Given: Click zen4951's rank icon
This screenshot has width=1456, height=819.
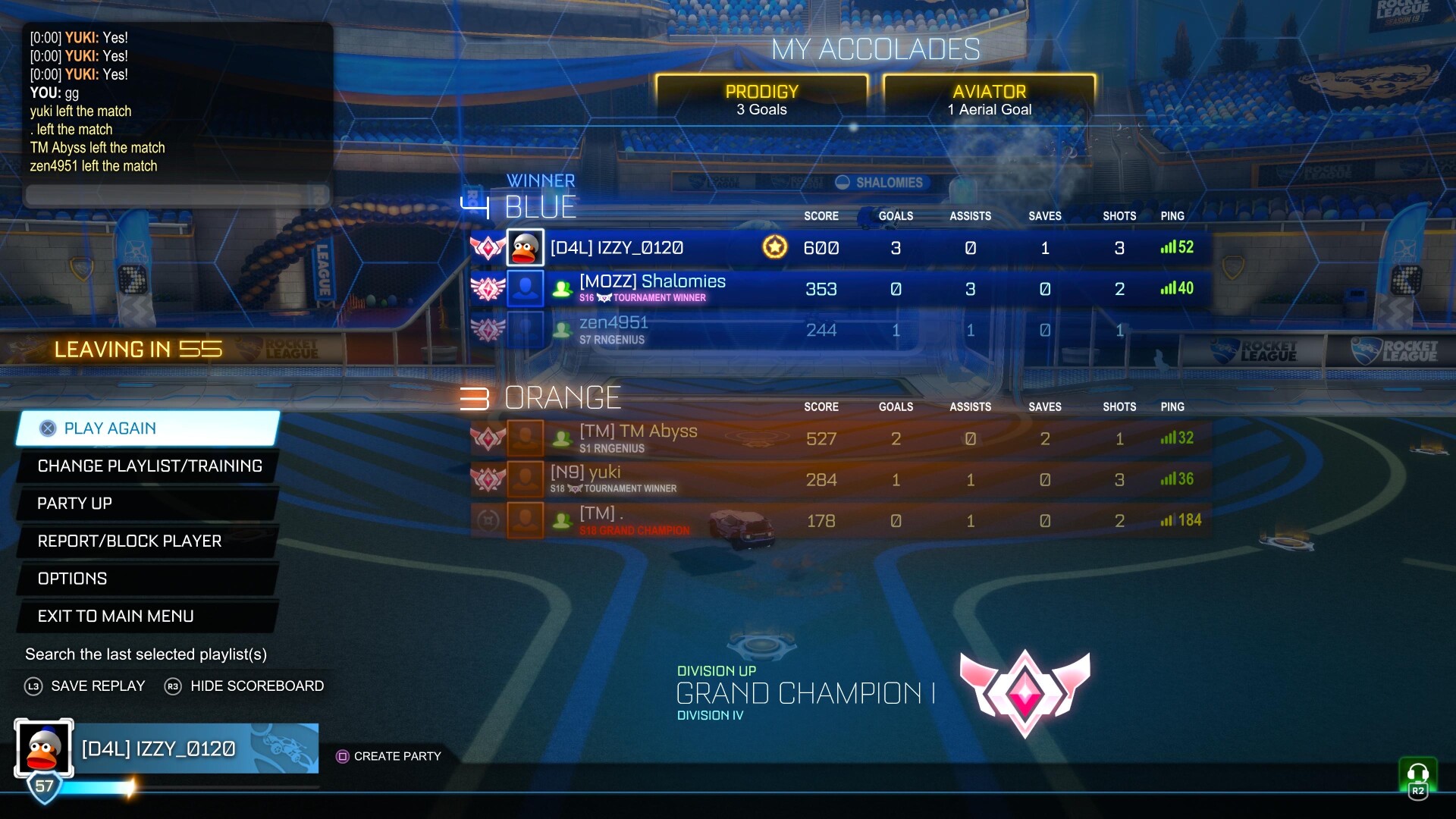Looking at the screenshot, I should pos(488,329).
